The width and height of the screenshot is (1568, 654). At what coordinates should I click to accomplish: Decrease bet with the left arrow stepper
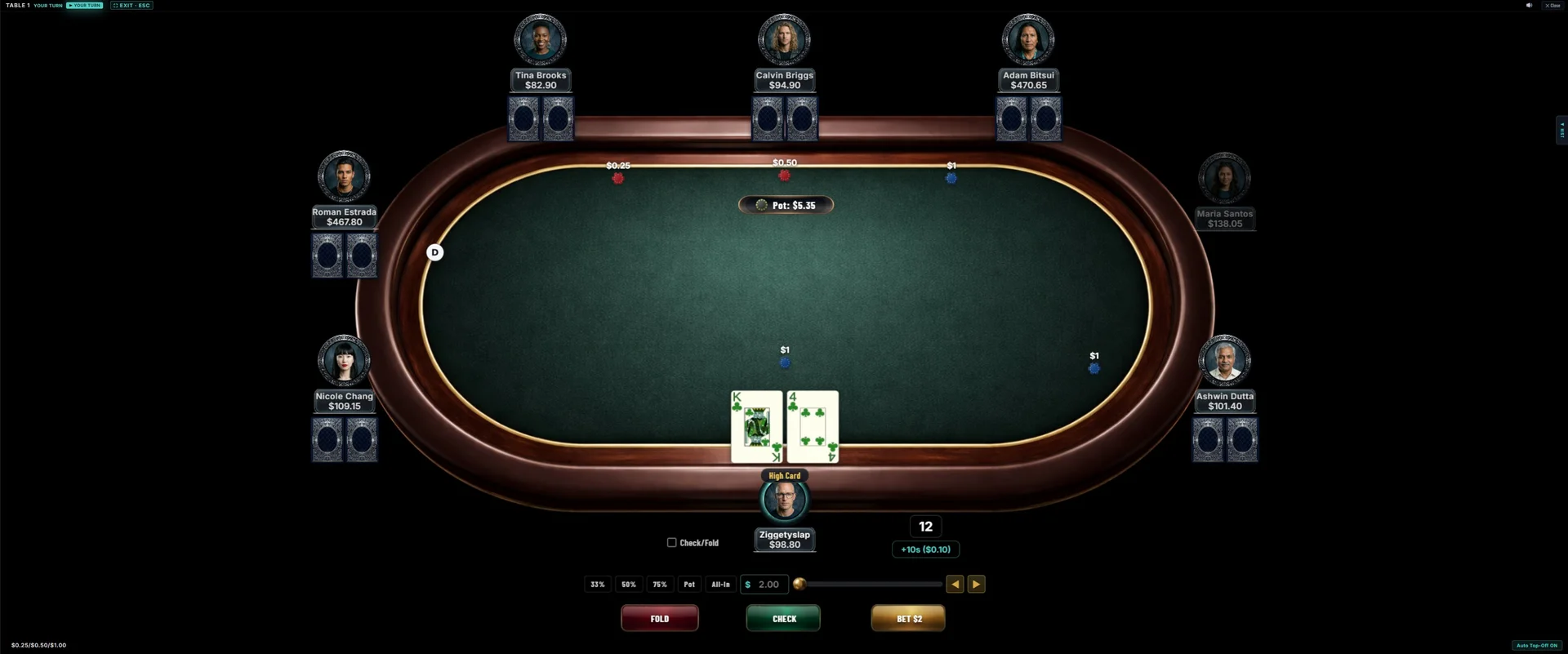[955, 584]
